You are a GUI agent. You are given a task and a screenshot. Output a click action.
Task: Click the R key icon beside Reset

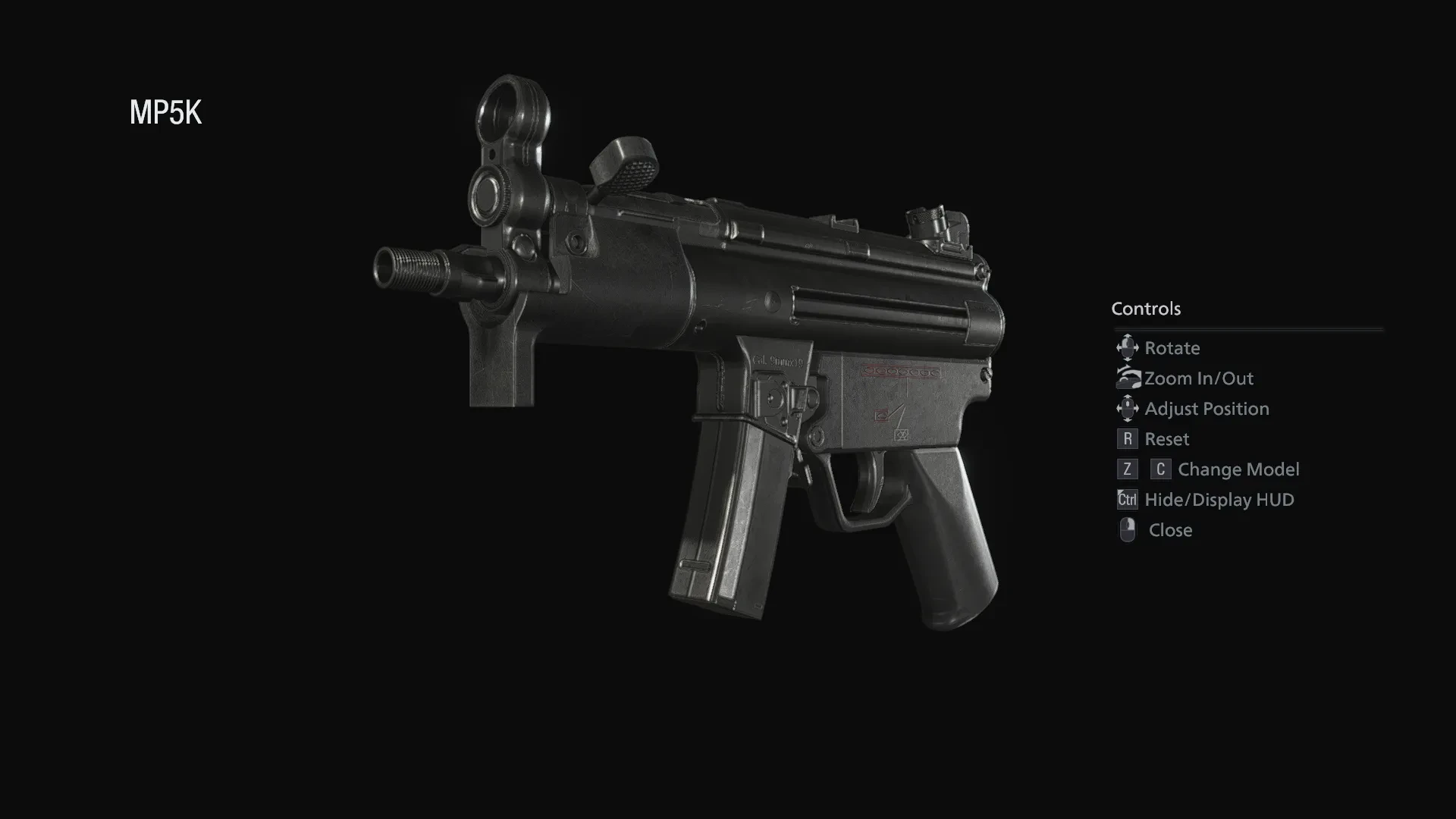(x=1128, y=438)
